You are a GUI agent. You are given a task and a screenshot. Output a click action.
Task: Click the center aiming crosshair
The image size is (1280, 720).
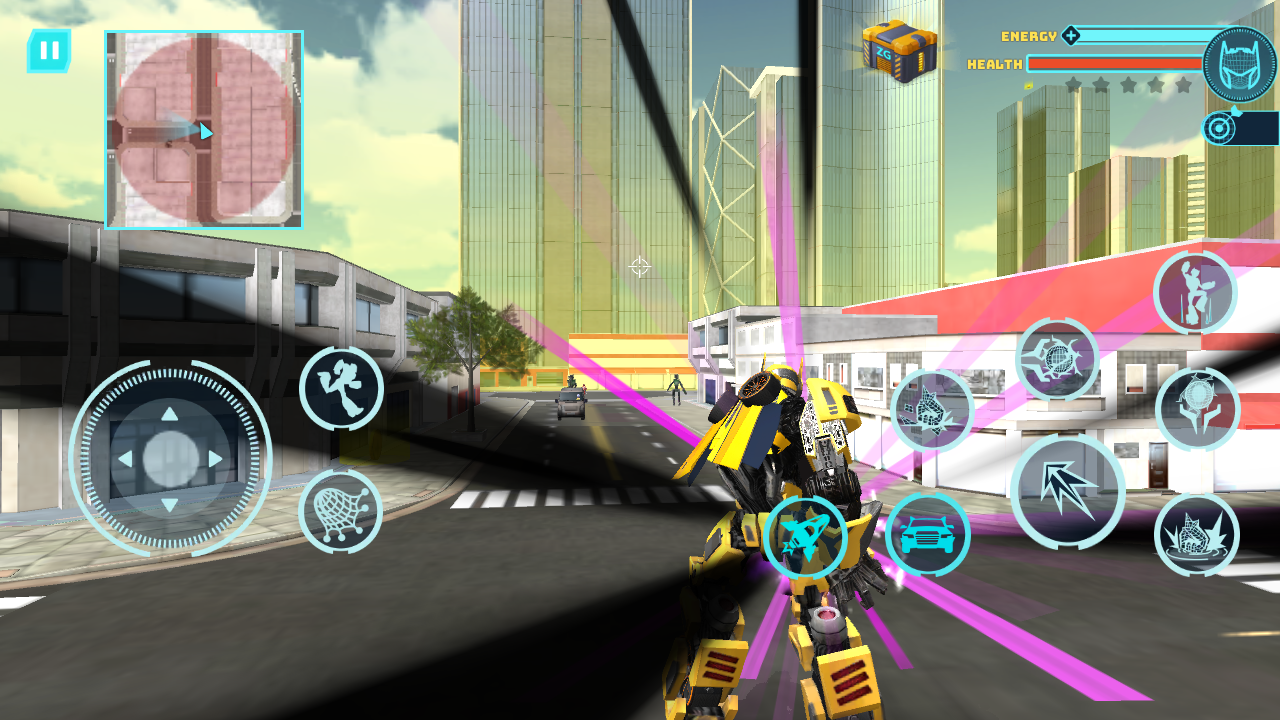(x=640, y=264)
